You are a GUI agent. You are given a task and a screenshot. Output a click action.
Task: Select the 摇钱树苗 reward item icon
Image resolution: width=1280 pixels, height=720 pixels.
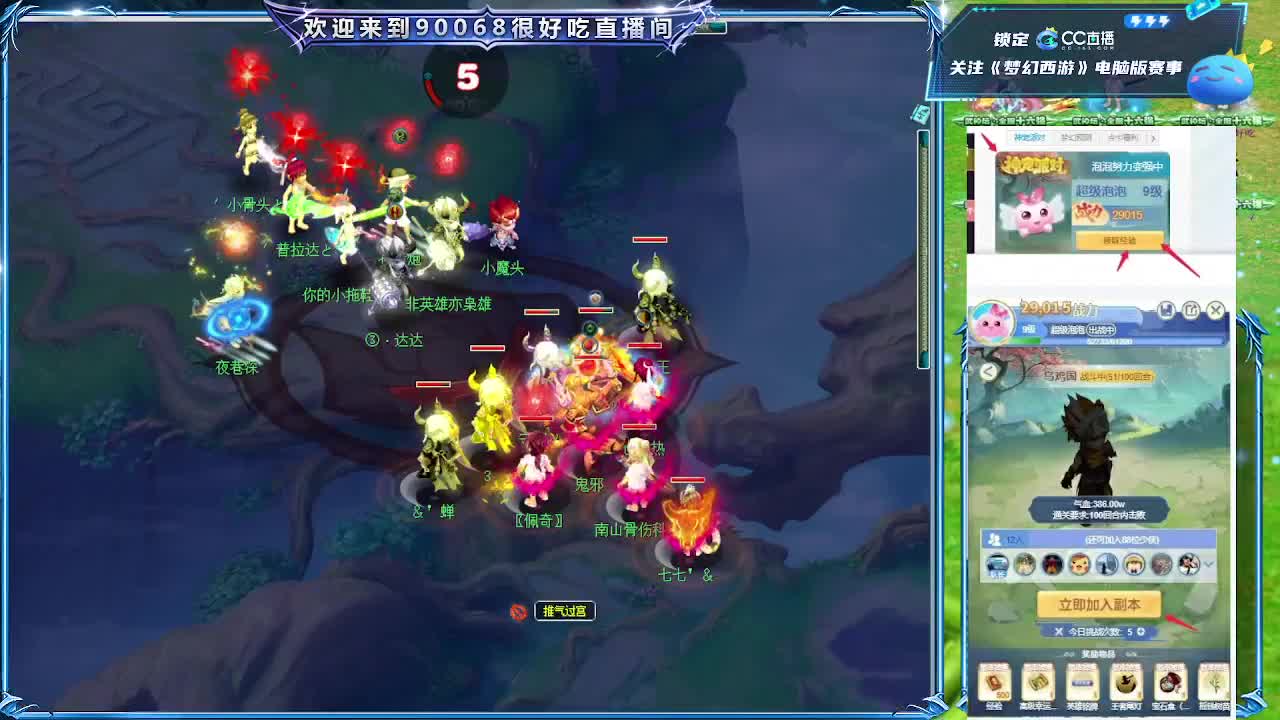pos(1215,683)
